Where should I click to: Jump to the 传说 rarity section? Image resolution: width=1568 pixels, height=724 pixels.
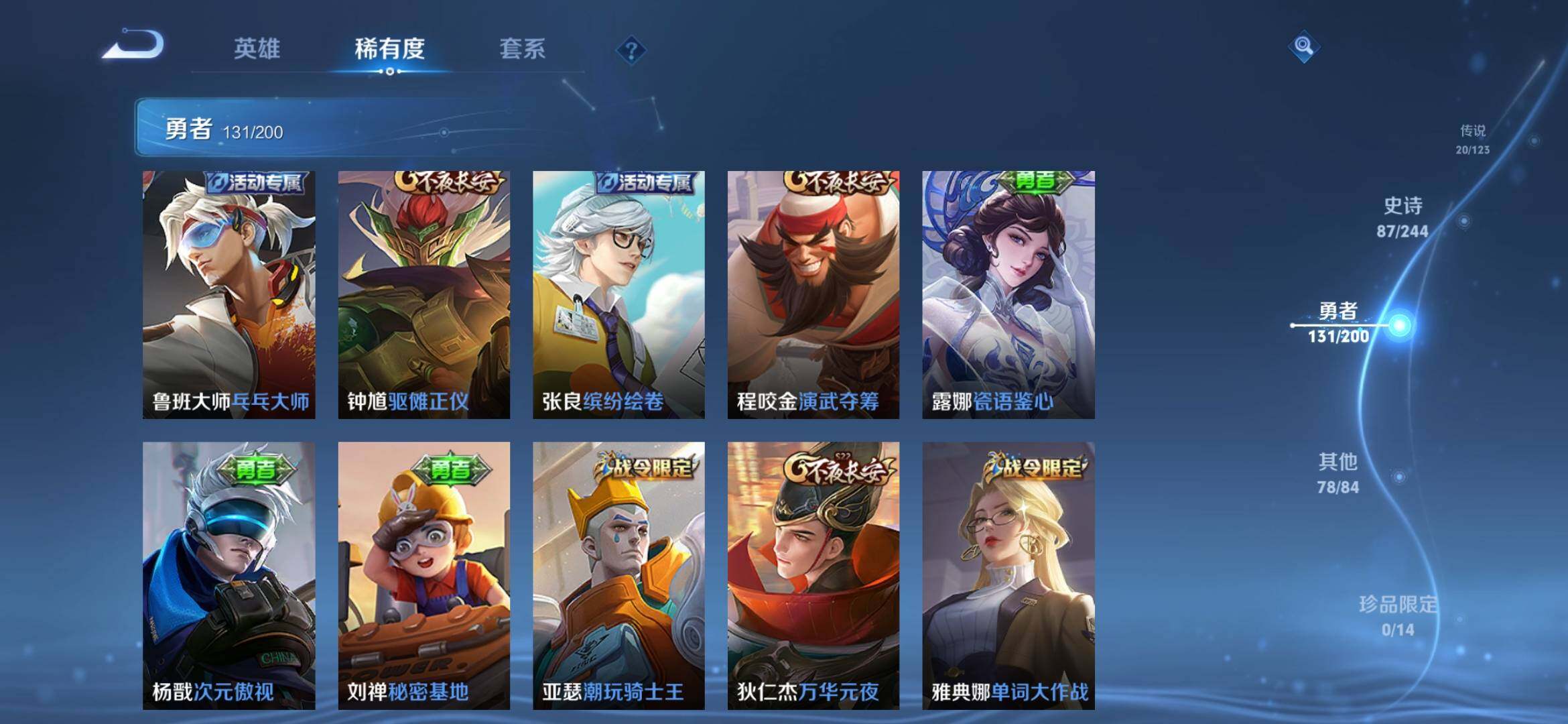tap(1472, 139)
